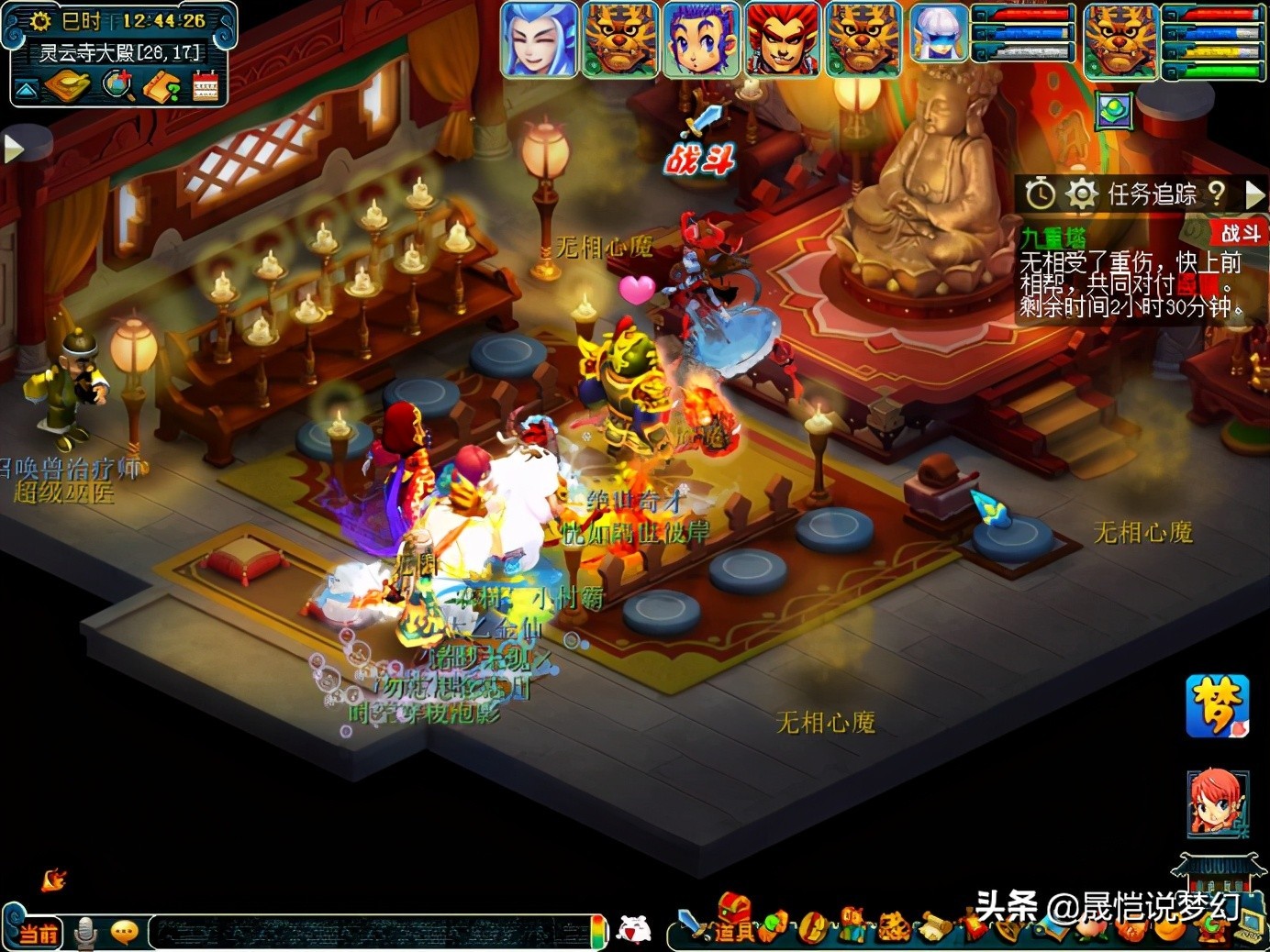
Task: Collapse the quest tracker with the arrow
Action: pyautogui.click(x=1253, y=194)
